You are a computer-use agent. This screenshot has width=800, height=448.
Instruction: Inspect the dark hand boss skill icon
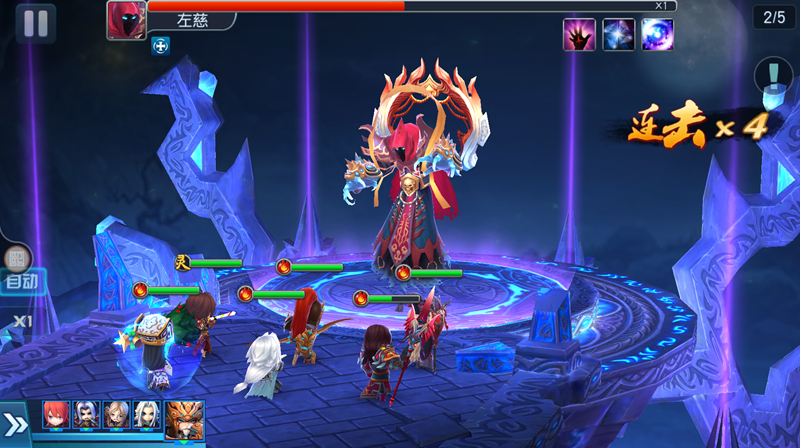tap(579, 35)
